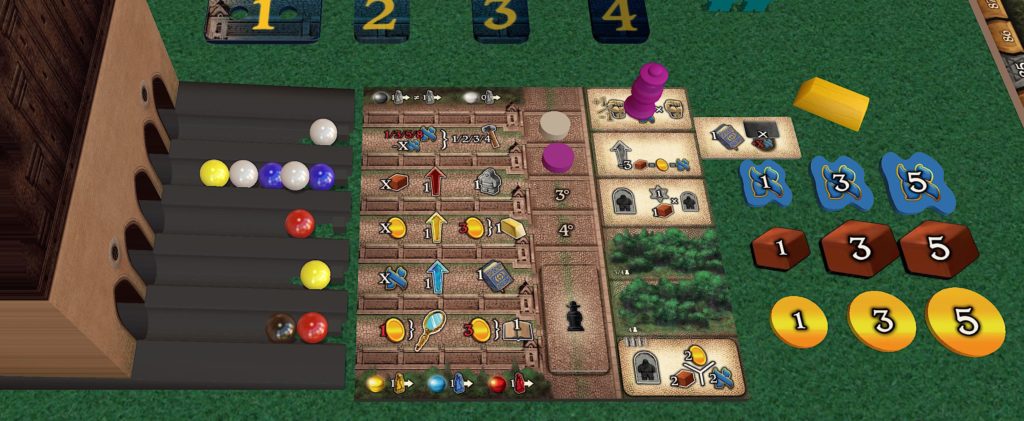Choose the blue value 5 token
This screenshot has width=1024, height=421.
click(916, 181)
